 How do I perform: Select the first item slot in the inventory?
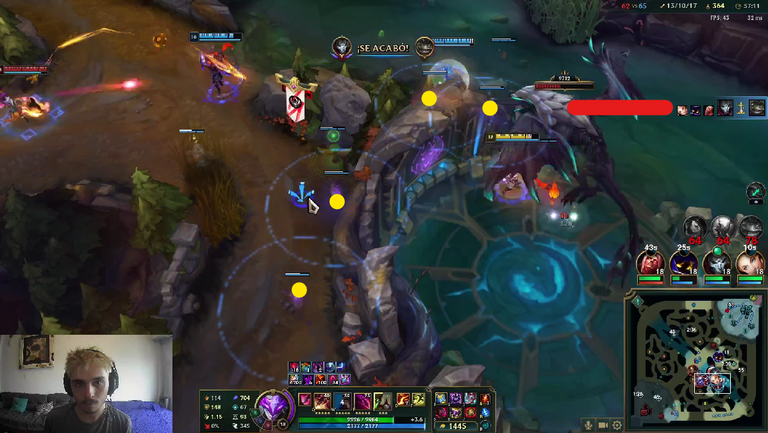pyautogui.click(x=439, y=399)
